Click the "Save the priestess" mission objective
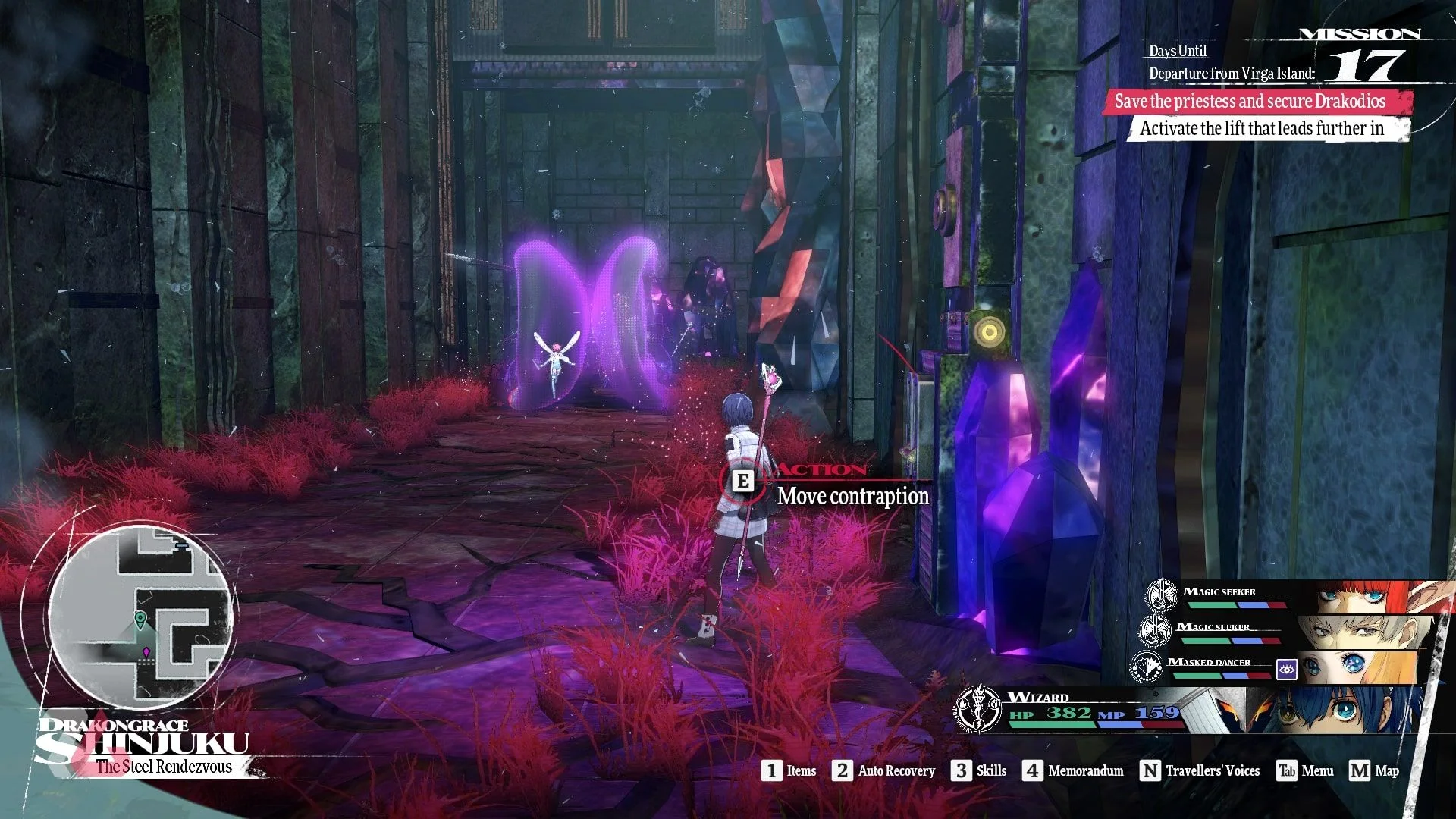 [x=1250, y=102]
